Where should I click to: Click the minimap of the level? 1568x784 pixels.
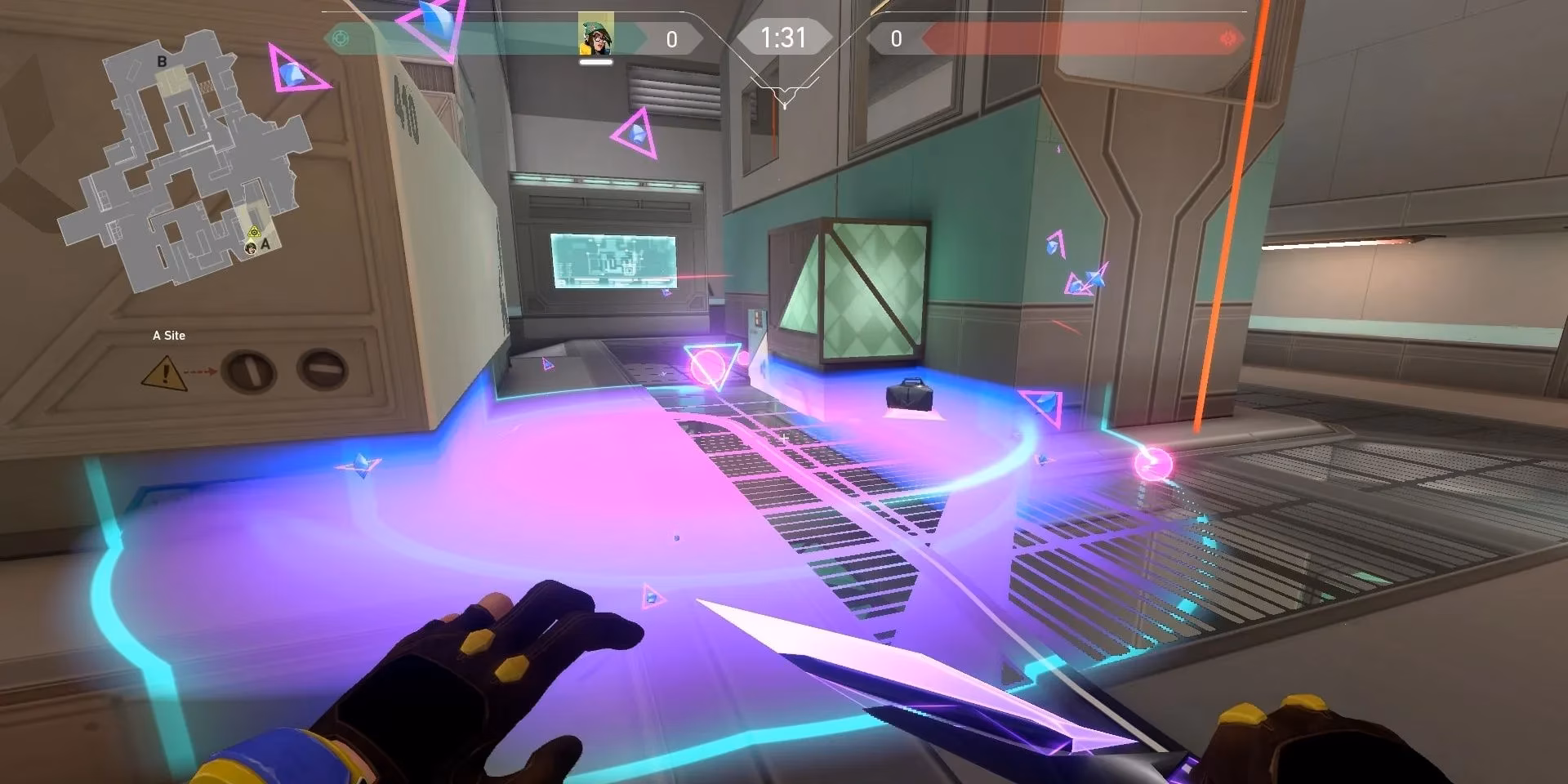pyautogui.click(x=184, y=163)
